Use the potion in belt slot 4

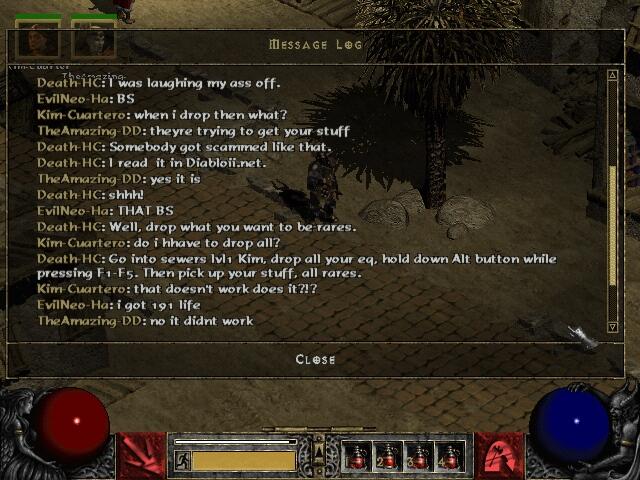click(449, 457)
